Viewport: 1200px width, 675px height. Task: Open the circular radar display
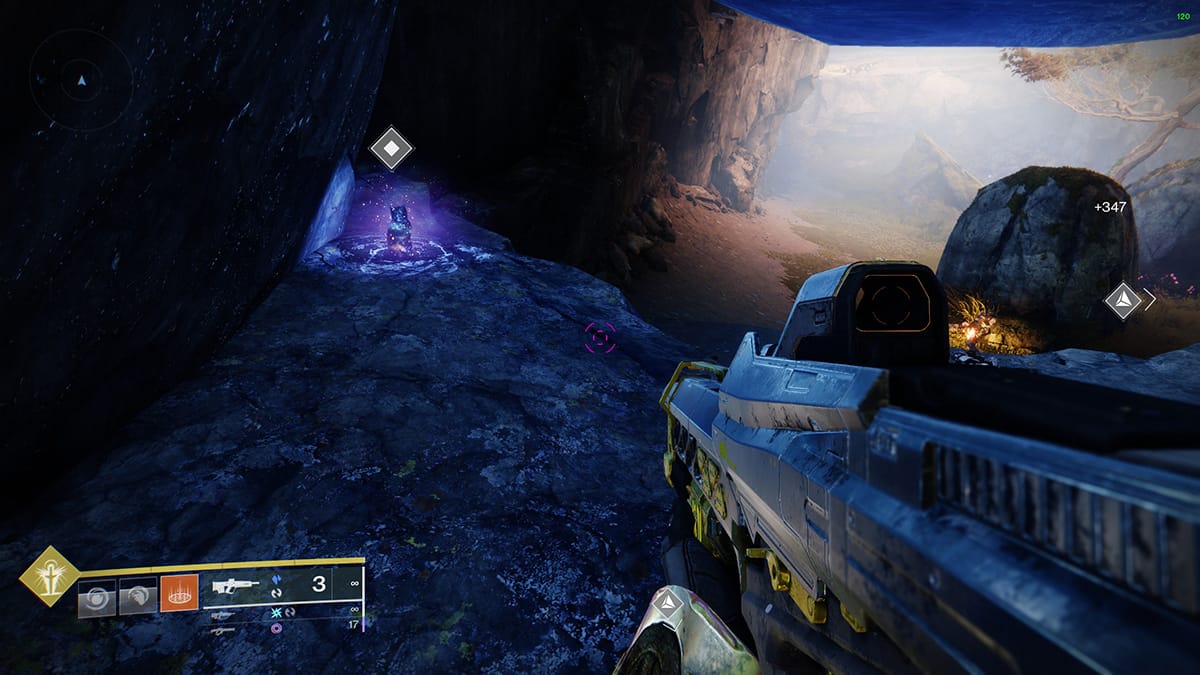[81, 78]
